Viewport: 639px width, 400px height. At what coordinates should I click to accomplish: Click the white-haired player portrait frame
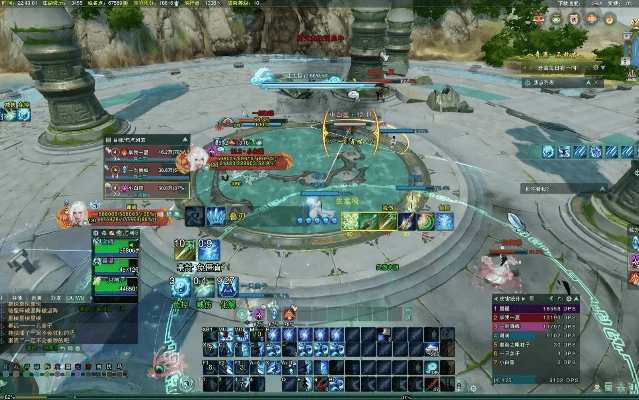tap(76, 213)
